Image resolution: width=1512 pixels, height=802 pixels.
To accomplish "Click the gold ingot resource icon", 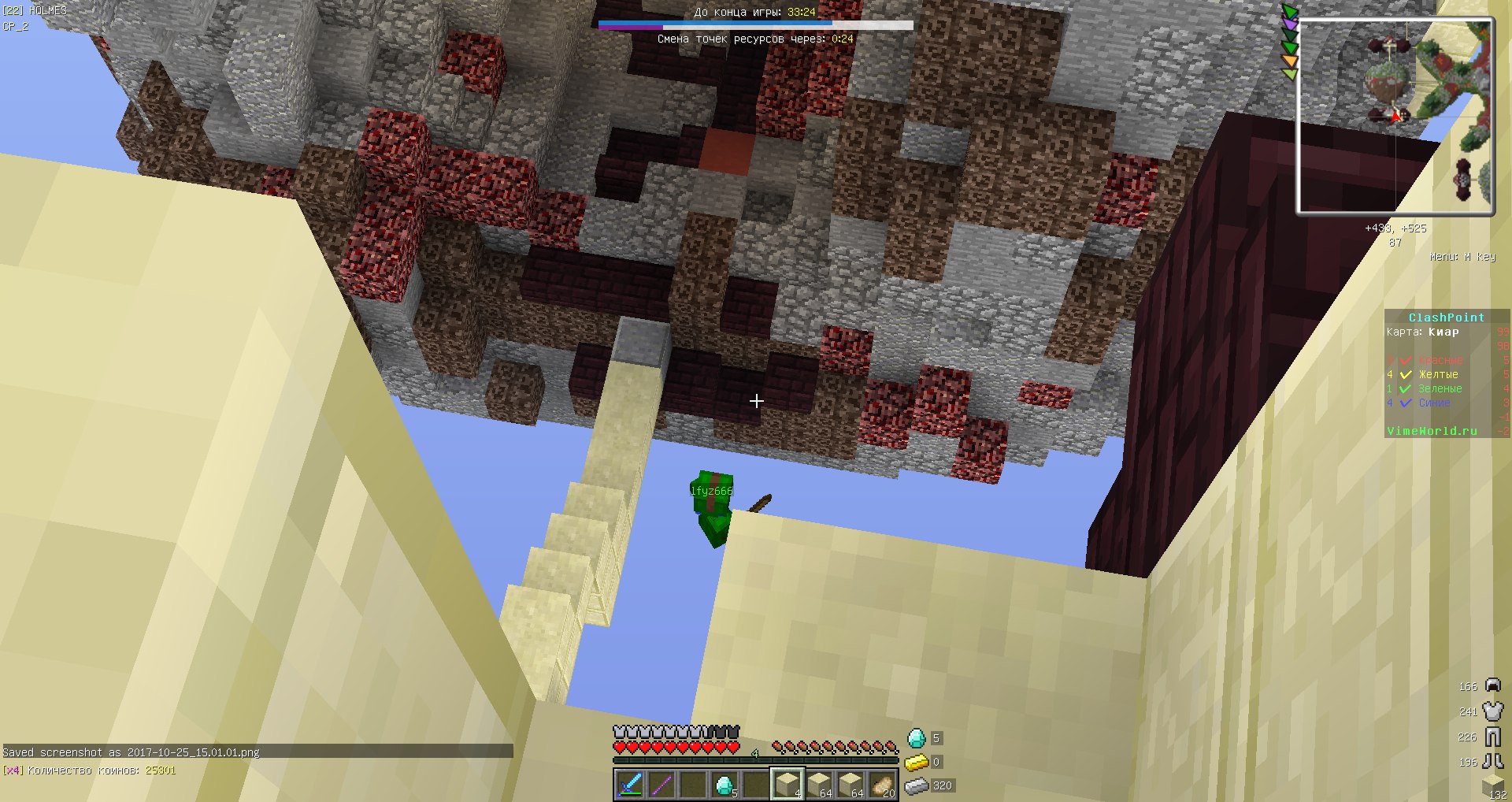I will 916,762.
